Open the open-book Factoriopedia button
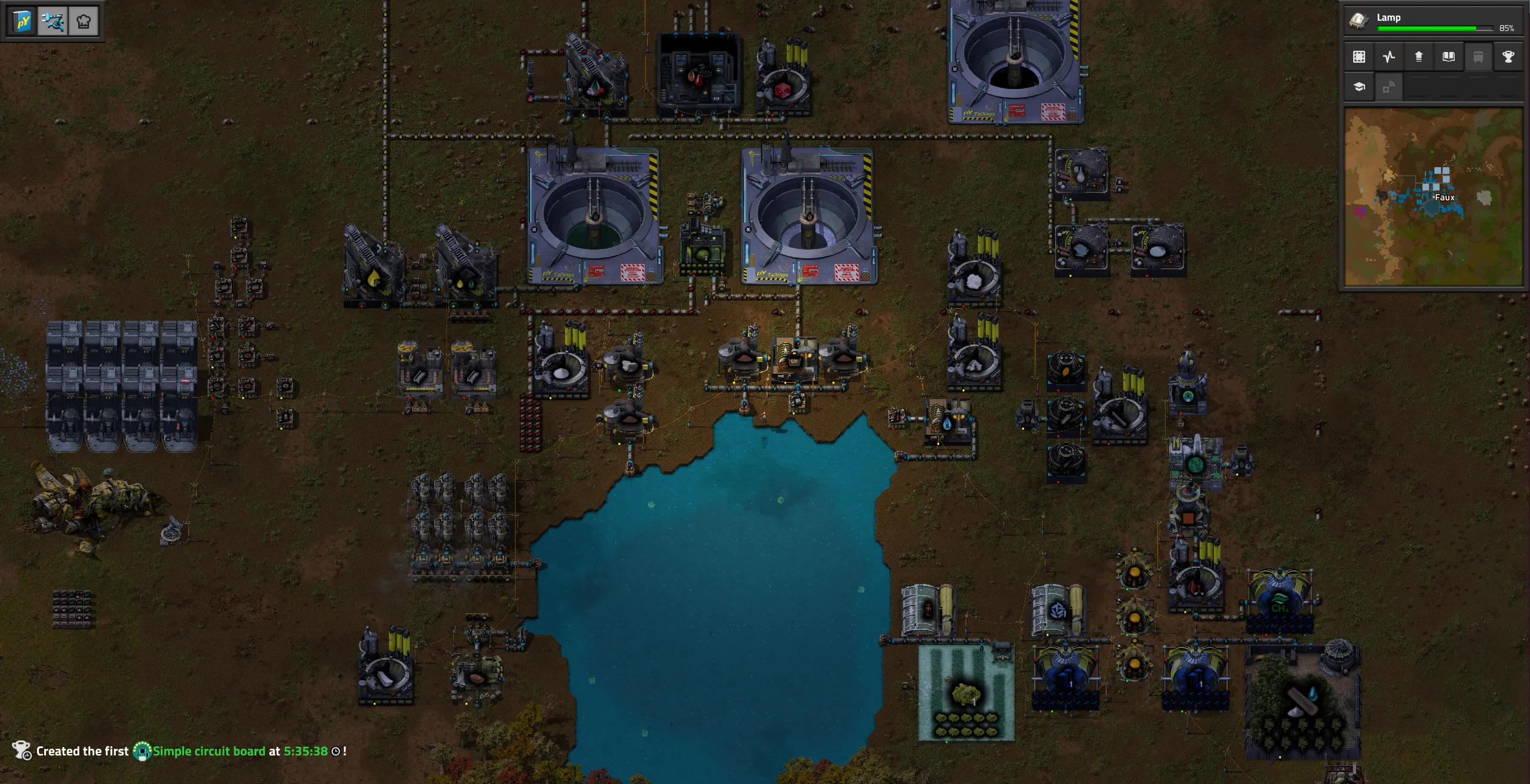This screenshot has height=784, width=1530. (1449, 57)
